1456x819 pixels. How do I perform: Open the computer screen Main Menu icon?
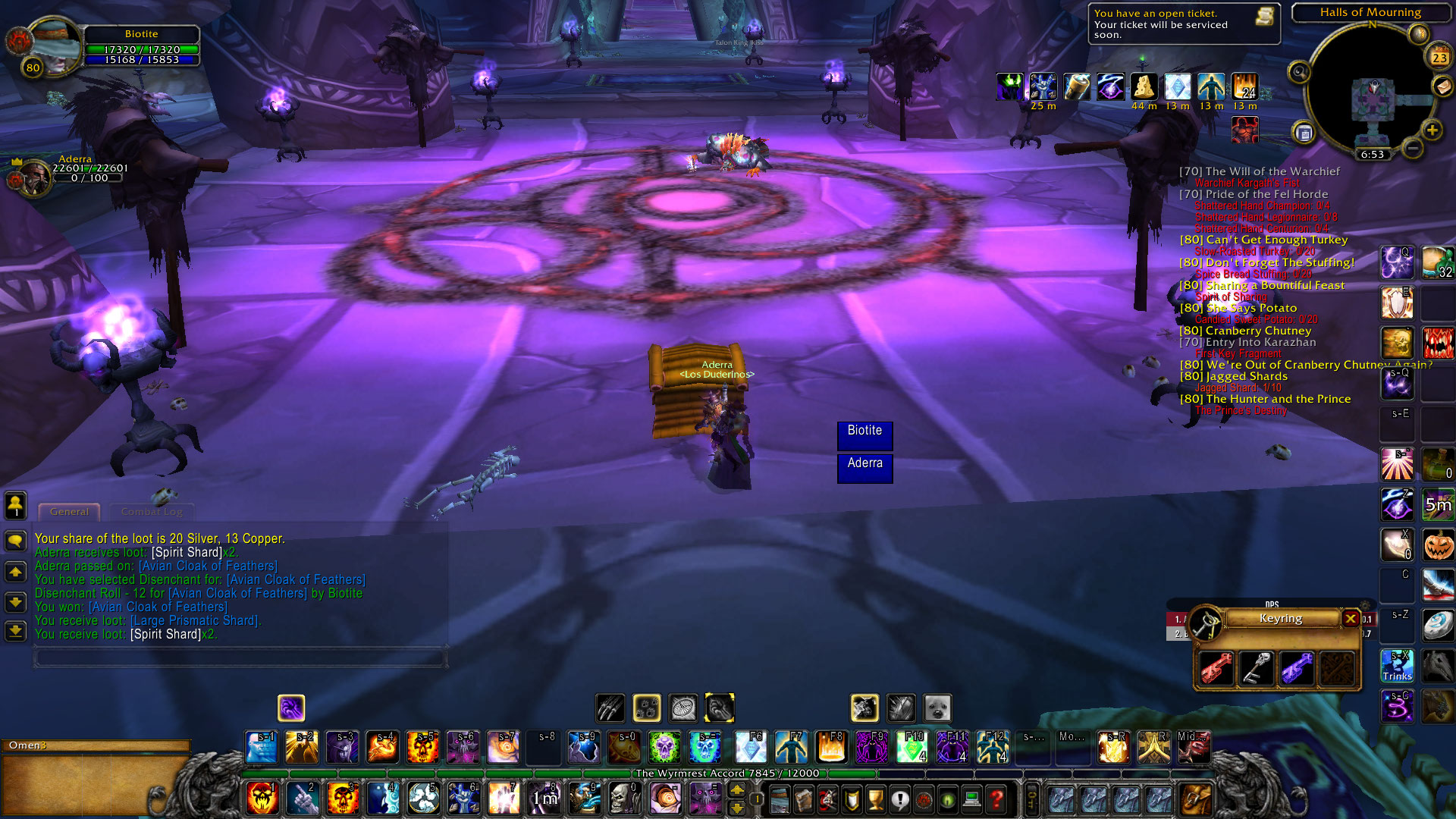click(x=971, y=798)
